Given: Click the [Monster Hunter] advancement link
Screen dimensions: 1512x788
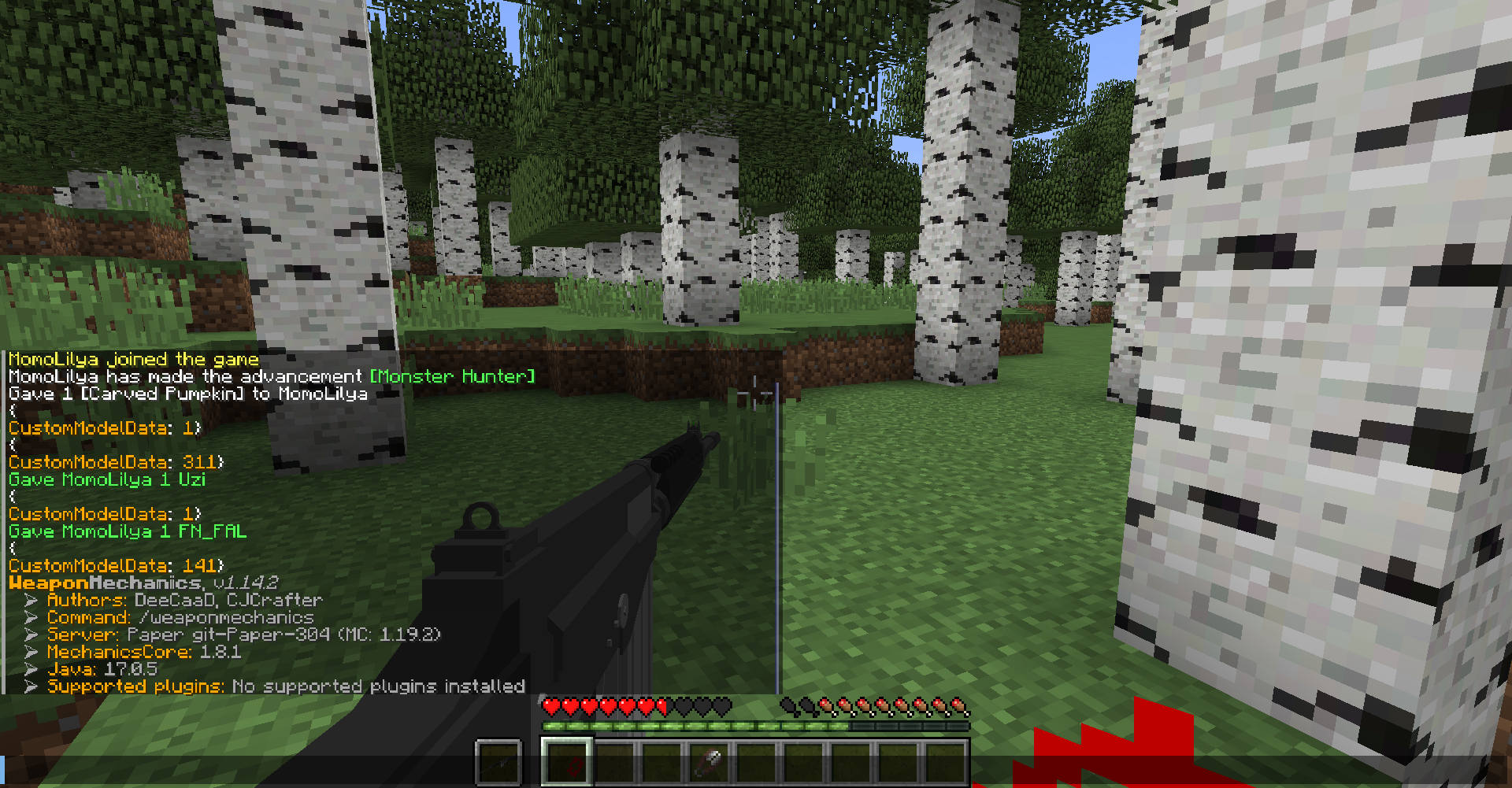Looking at the screenshot, I should coord(453,376).
